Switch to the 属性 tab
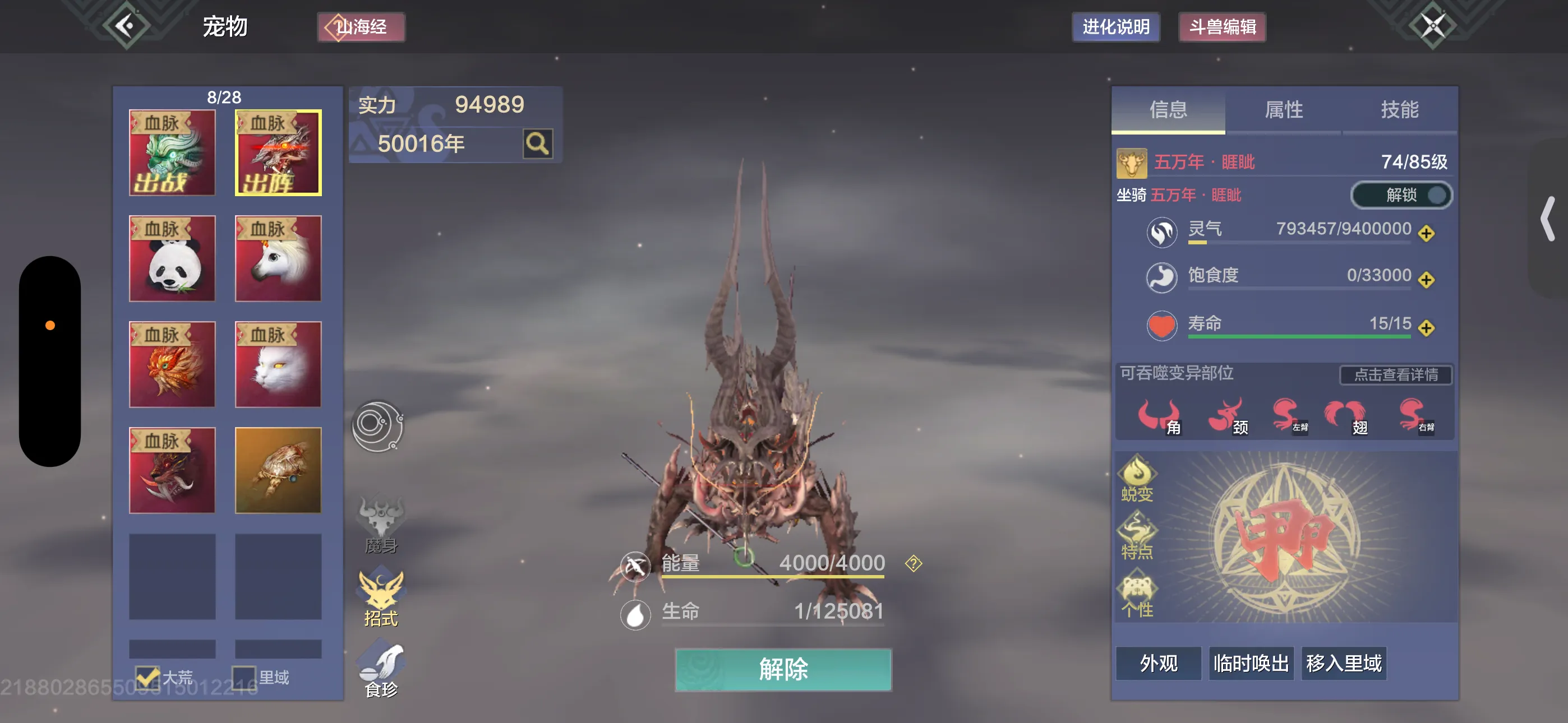Image resolution: width=1568 pixels, height=723 pixels. [x=1283, y=110]
